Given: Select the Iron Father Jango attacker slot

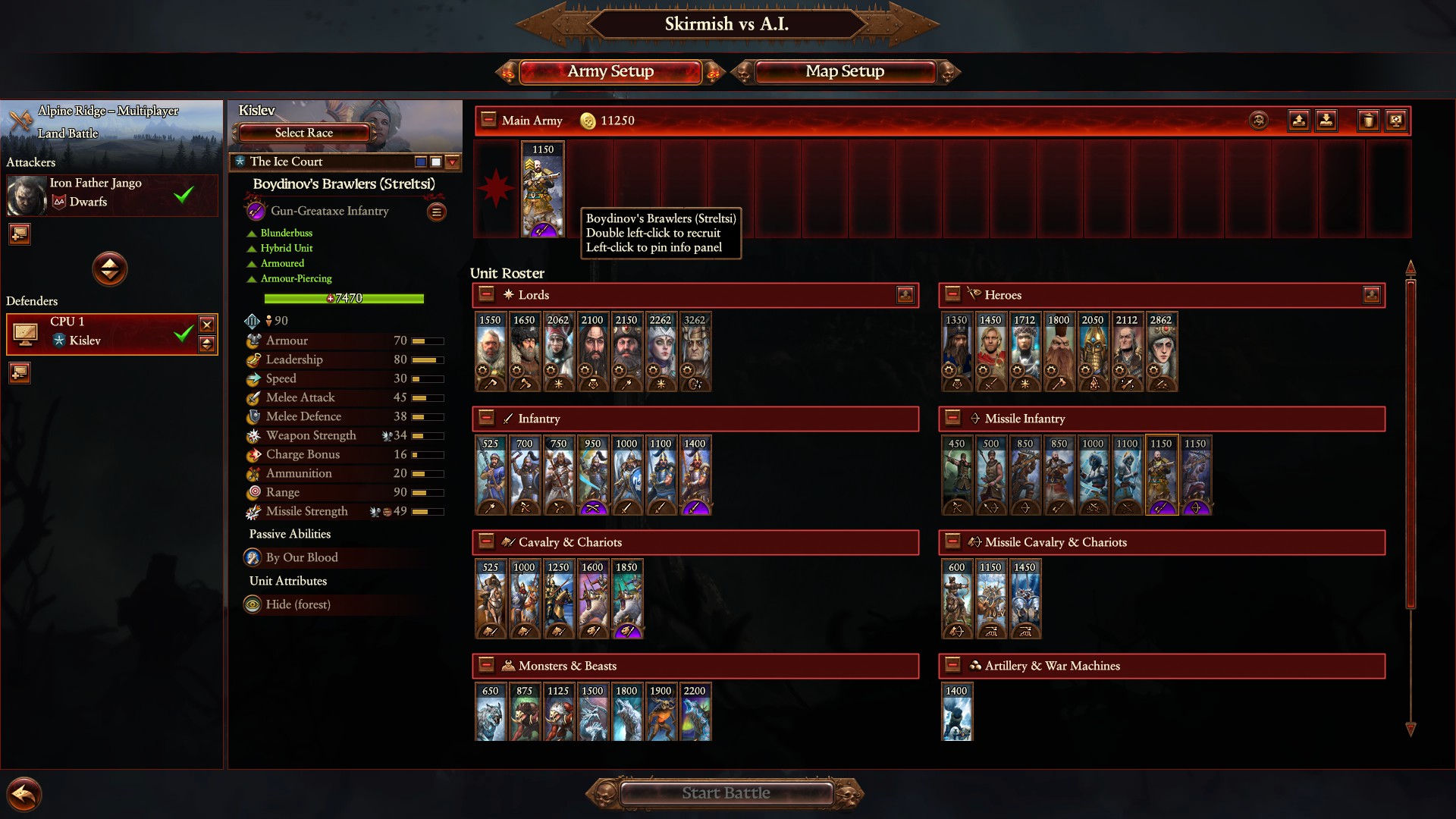Looking at the screenshot, I should pos(112,194).
